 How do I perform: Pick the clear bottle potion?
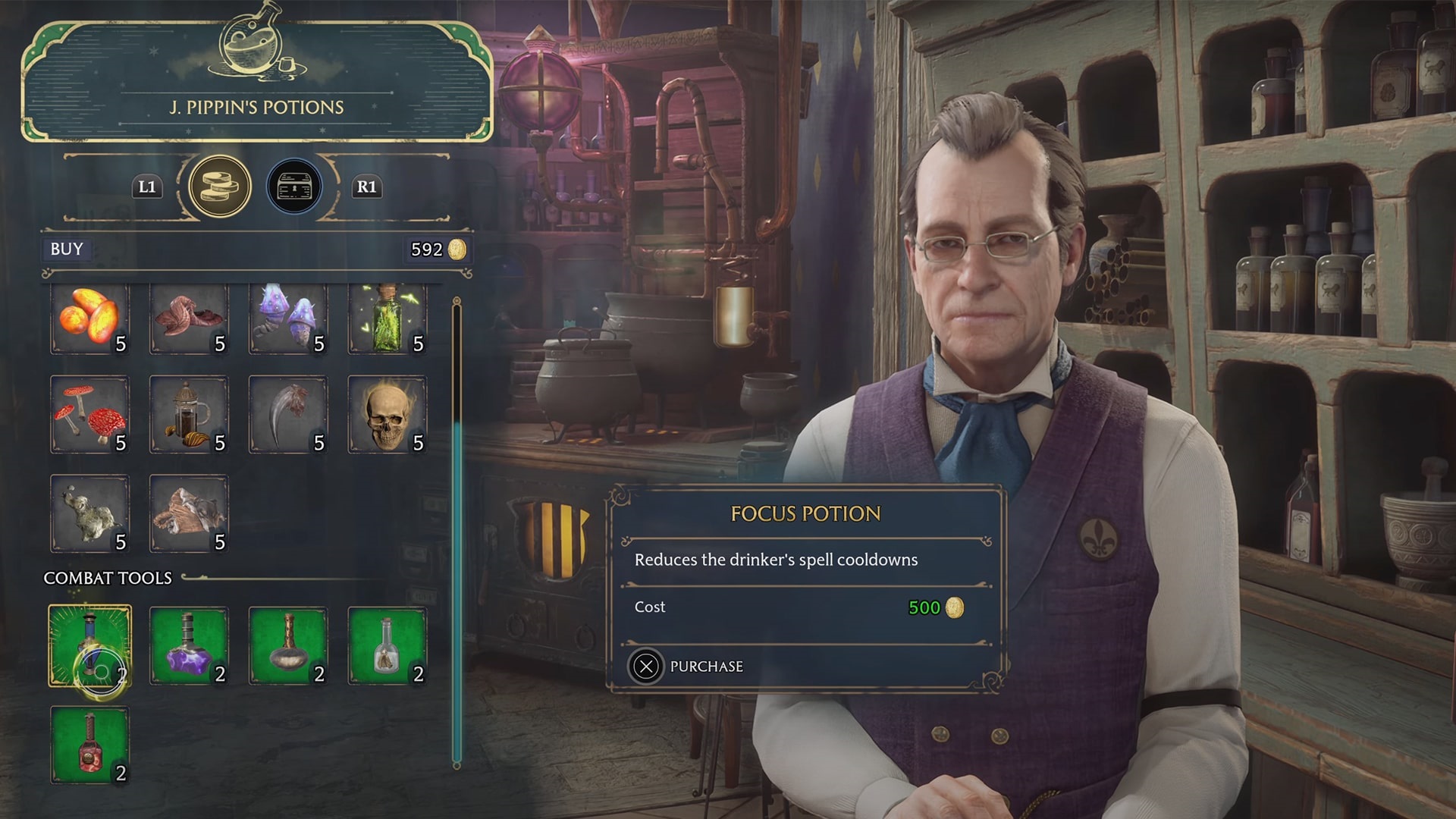(x=388, y=645)
